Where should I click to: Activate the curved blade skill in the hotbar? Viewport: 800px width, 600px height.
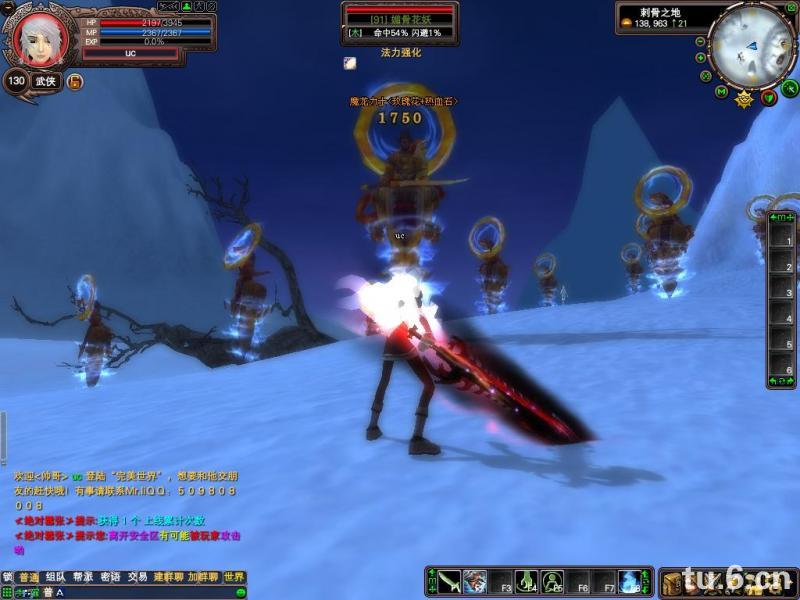coord(449,581)
